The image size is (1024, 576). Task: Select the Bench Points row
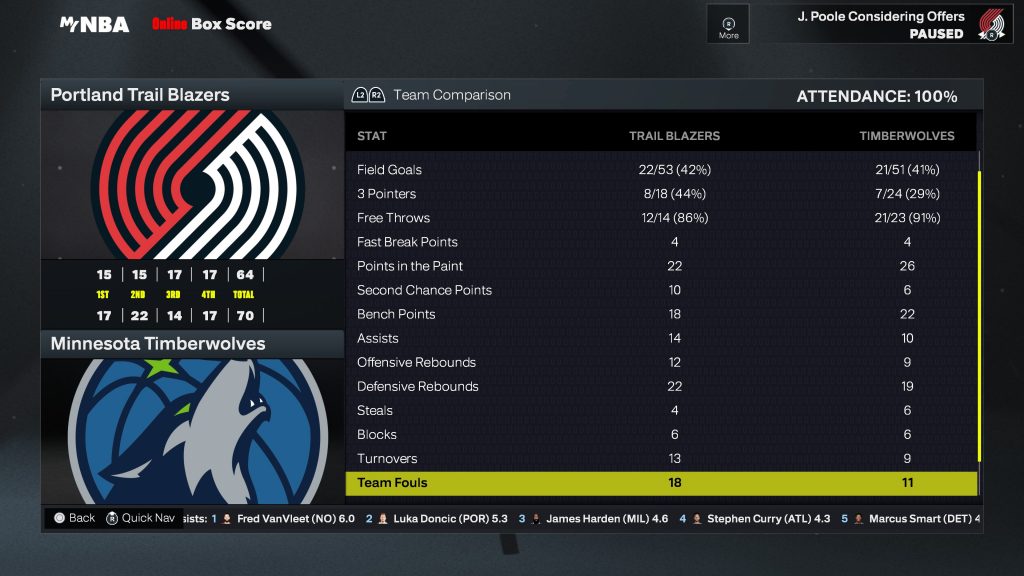[660, 314]
